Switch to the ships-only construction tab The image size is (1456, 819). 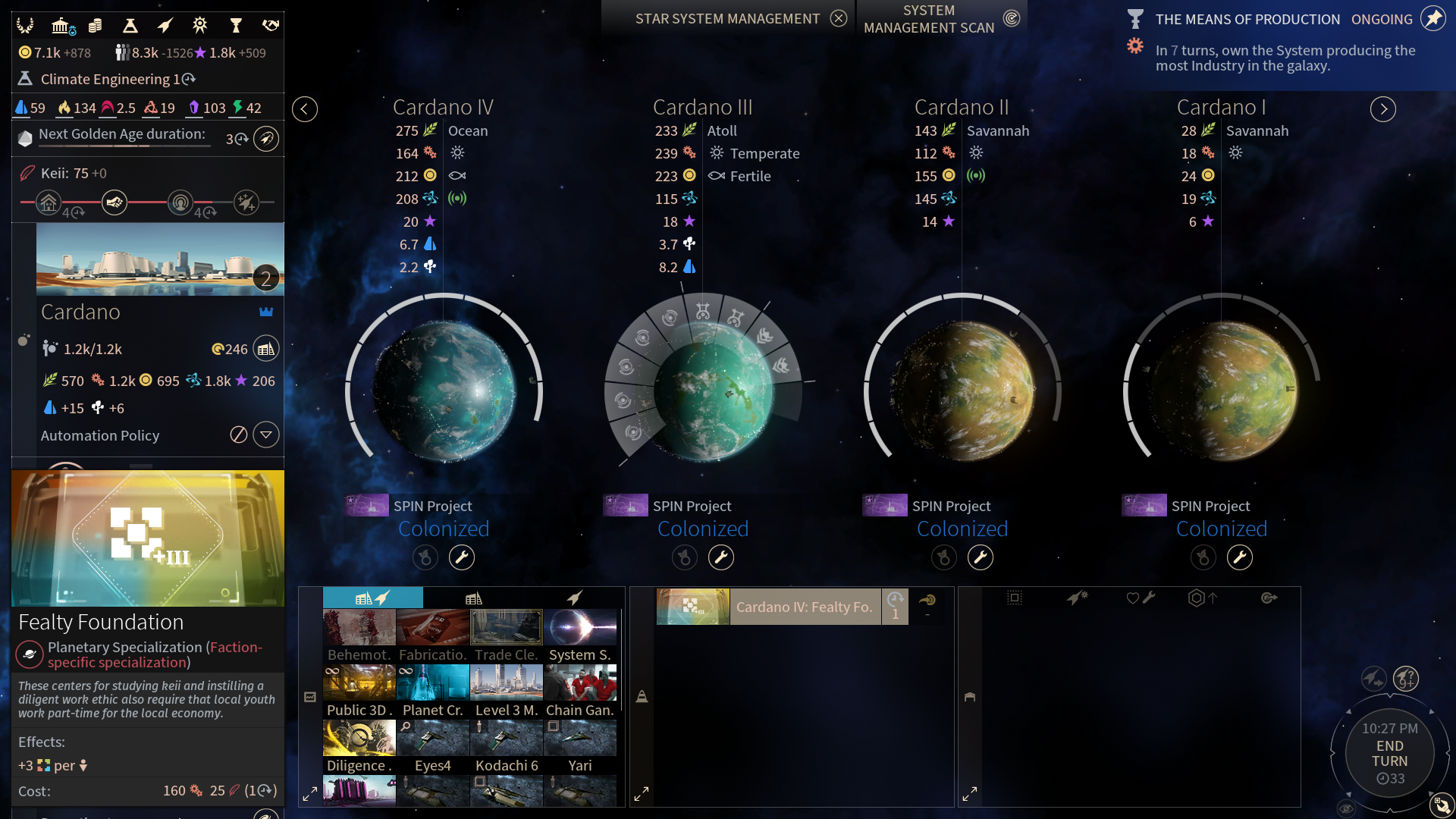575,598
